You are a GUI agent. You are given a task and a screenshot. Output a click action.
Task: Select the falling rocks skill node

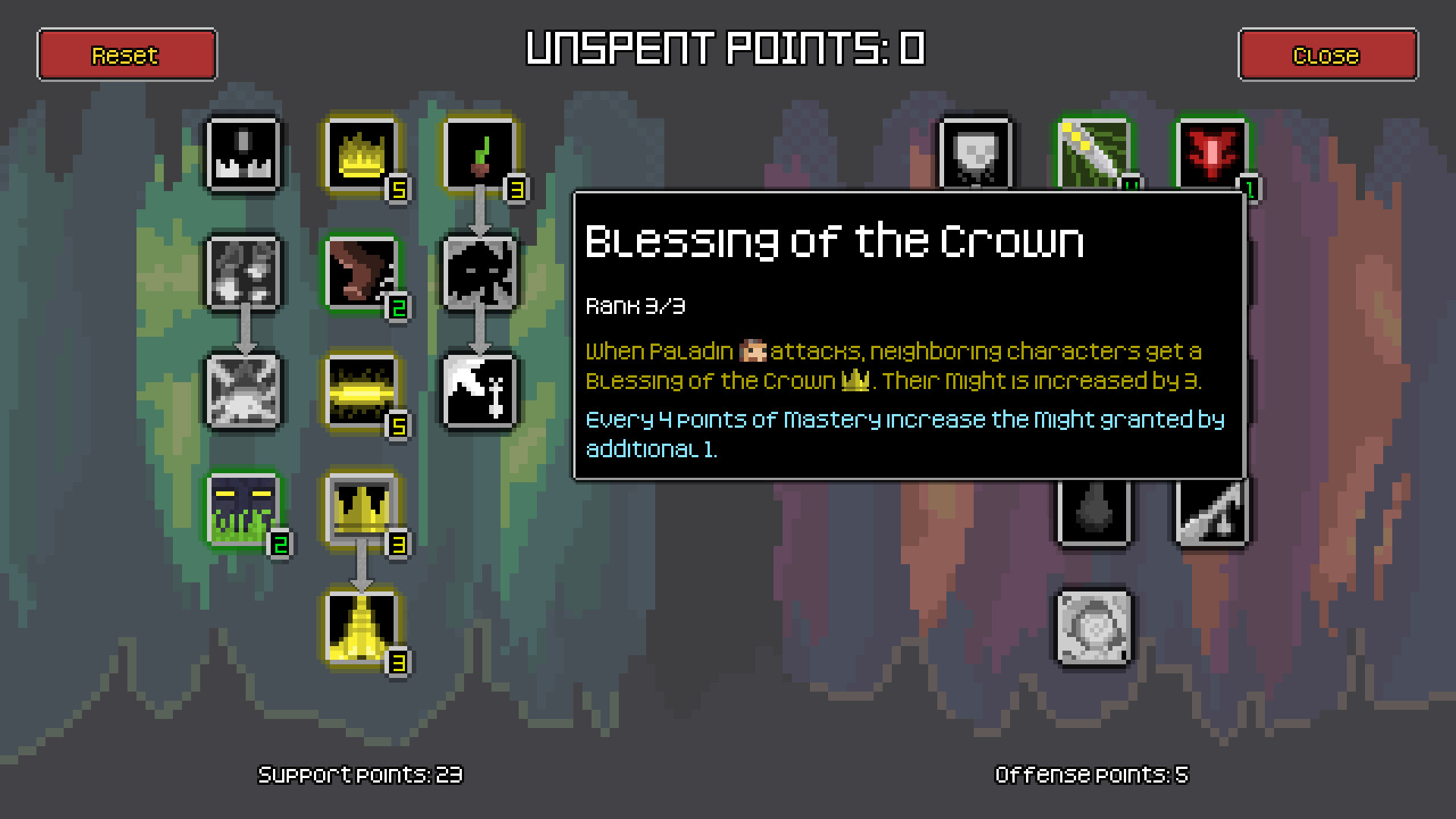click(244, 273)
